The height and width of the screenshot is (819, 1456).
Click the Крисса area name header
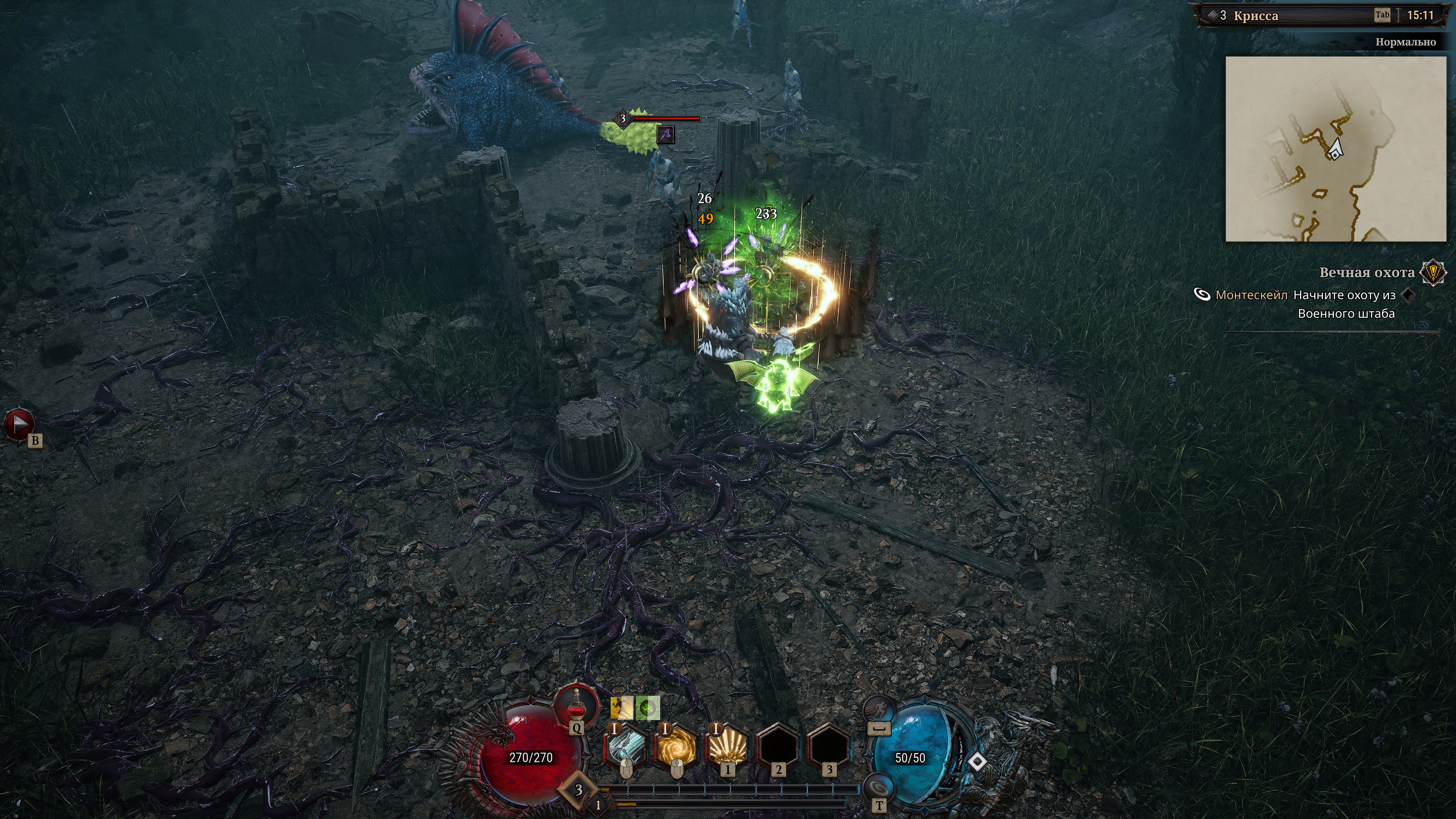point(1255,16)
